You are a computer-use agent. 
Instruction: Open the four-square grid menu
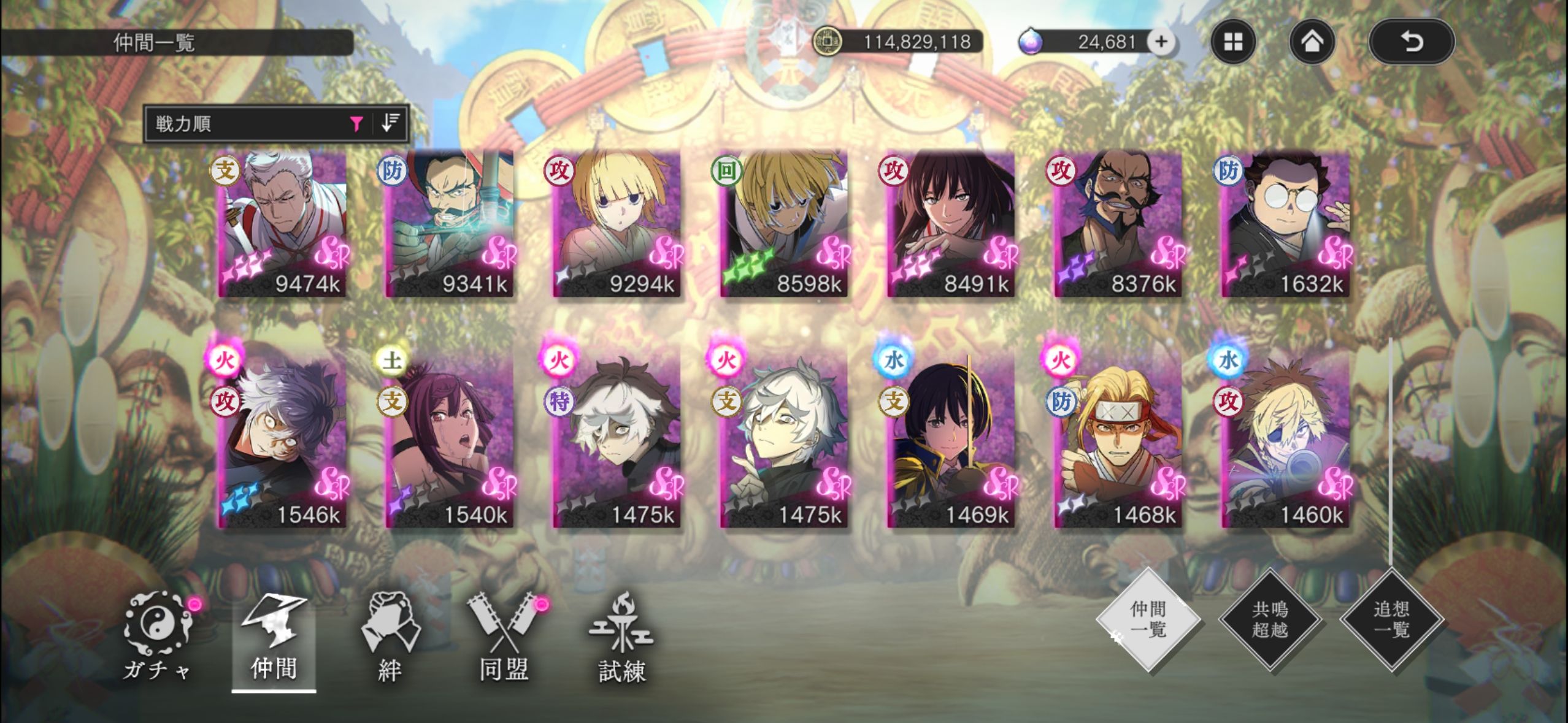coord(1233,42)
